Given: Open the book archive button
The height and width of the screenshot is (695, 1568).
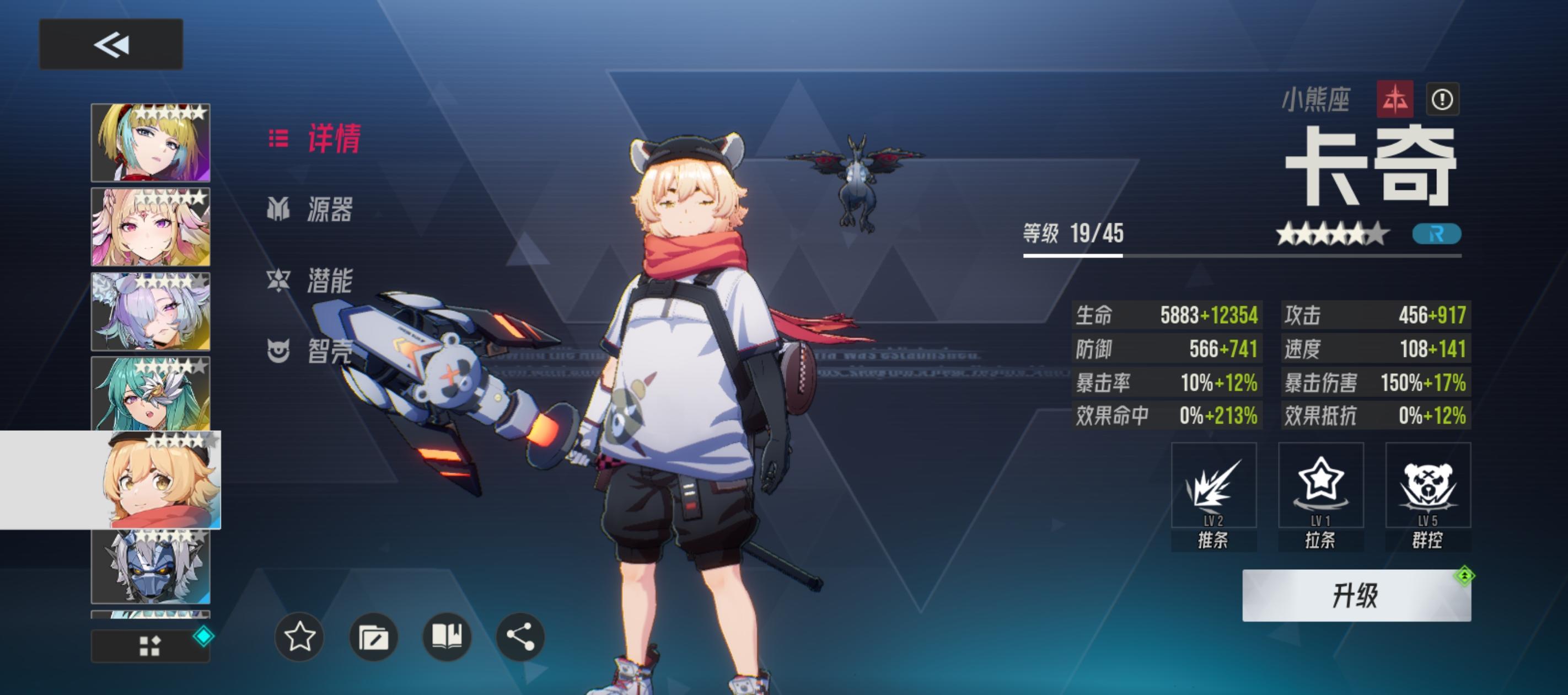Looking at the screenshot, I should click(447, 637).
